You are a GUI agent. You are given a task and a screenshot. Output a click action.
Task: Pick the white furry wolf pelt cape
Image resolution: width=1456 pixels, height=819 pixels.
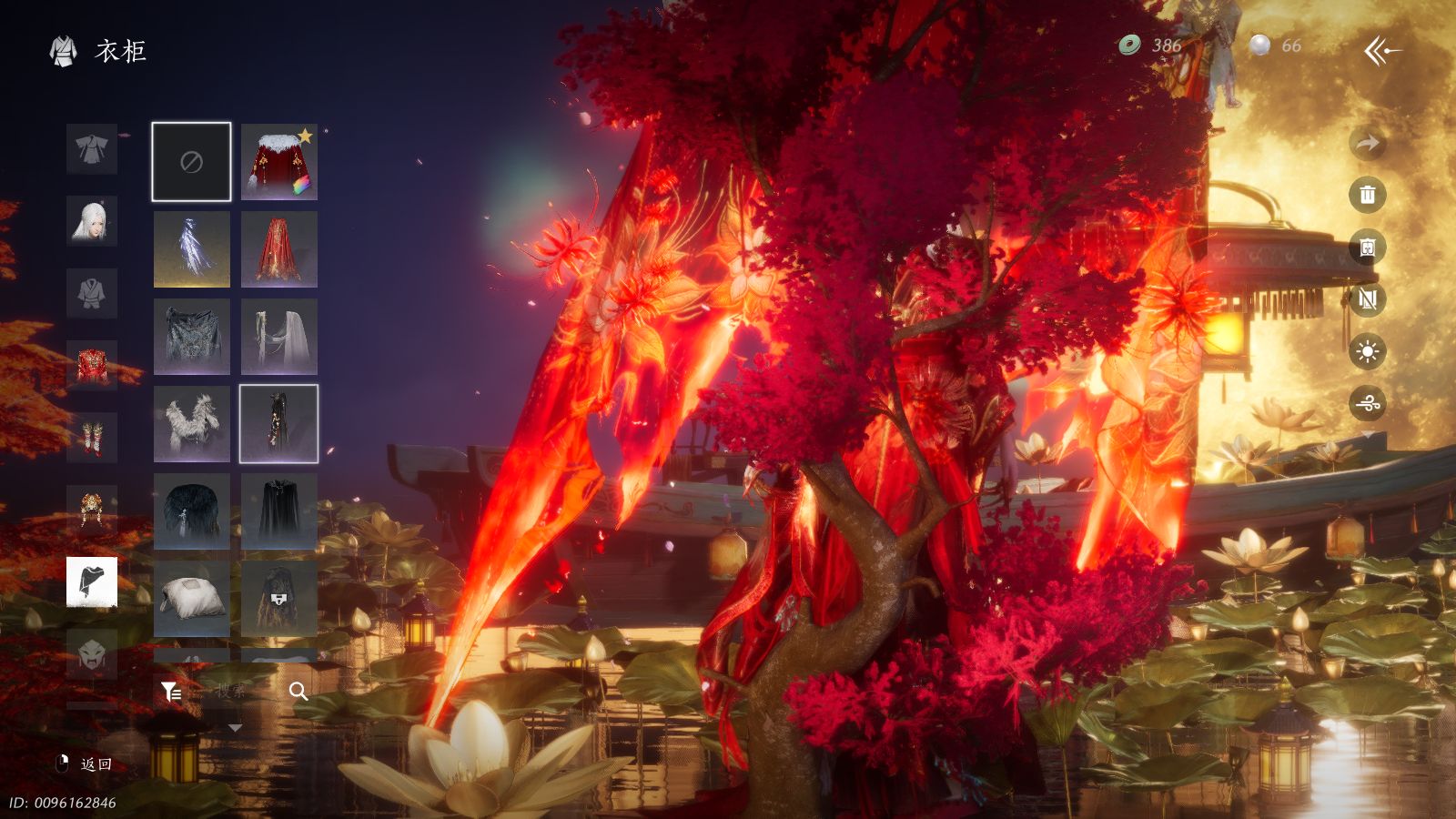pos(191,424)
